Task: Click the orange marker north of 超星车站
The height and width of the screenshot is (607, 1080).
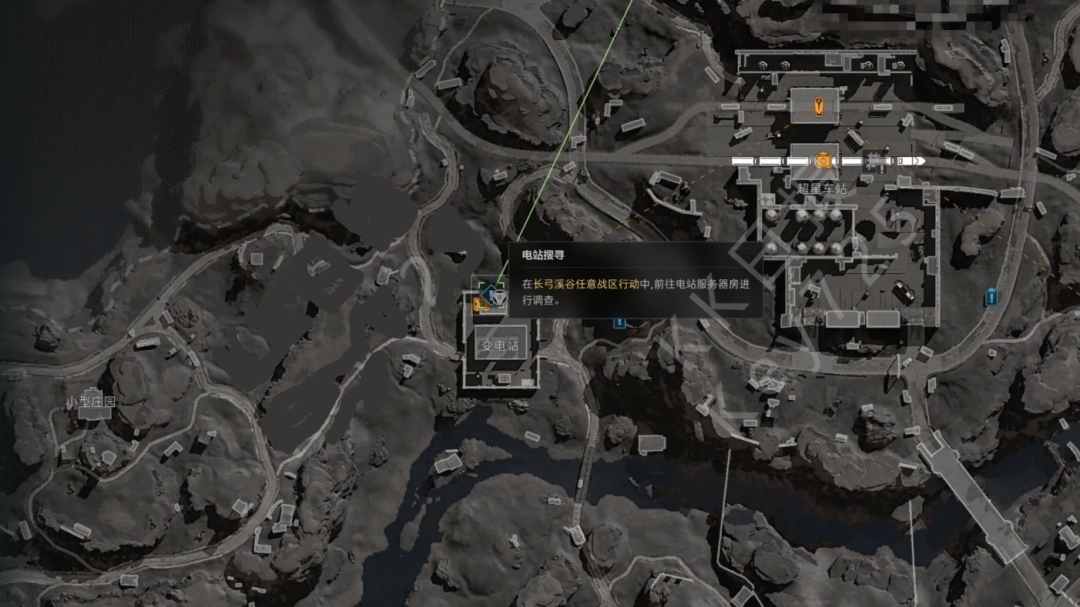Action: point(820,104)
